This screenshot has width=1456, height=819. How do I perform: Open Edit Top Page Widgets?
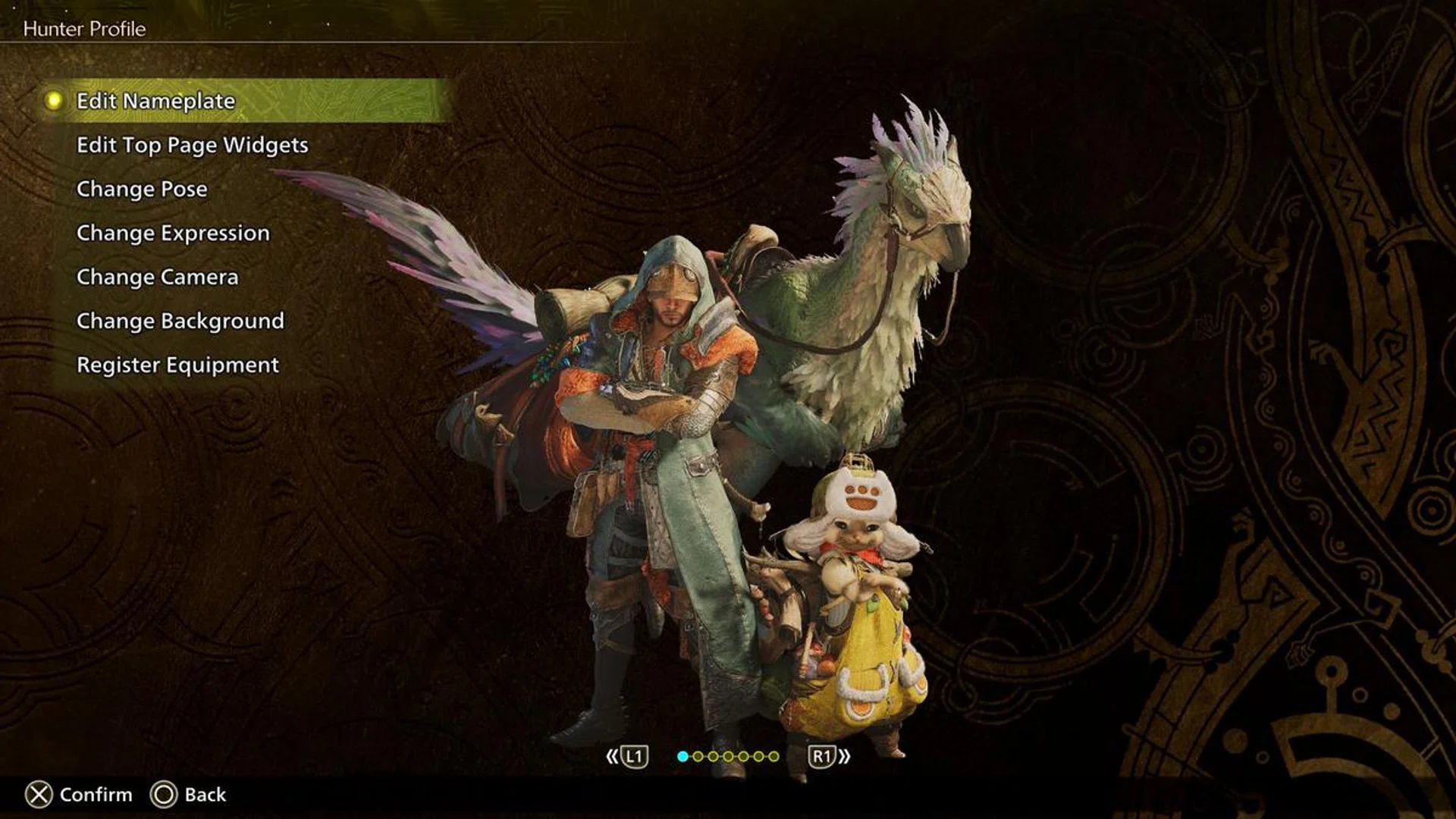tap(193, 145)
